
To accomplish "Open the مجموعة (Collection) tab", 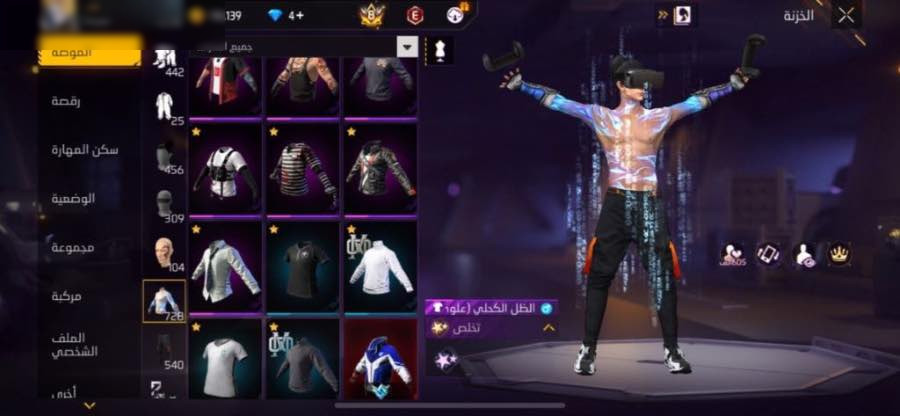I will (73, 247).
